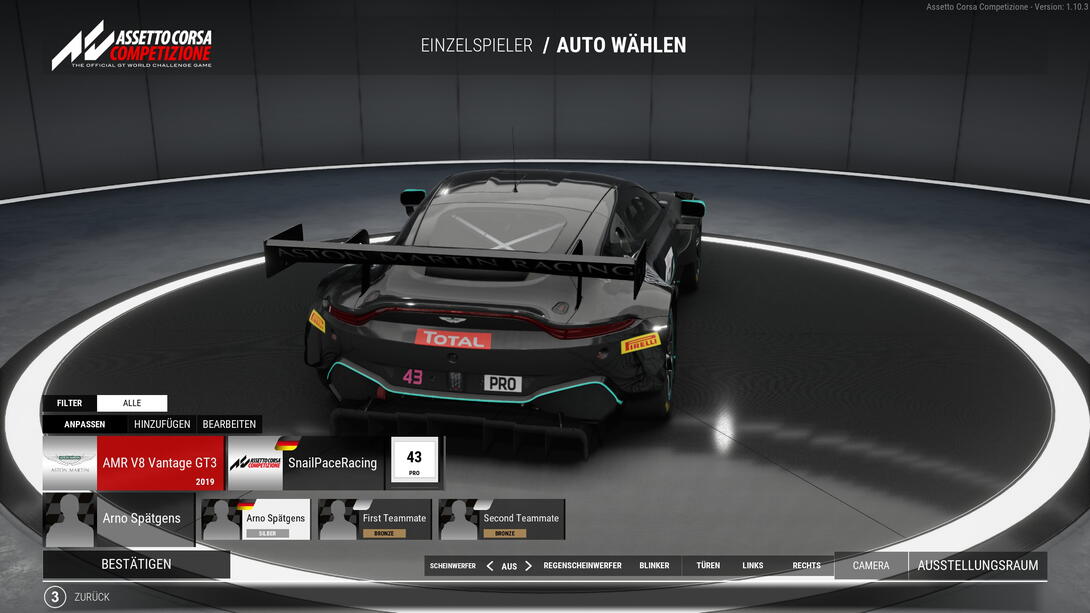This screenshot has width=1090, height=613.
Task: Switch to the Camera mode
Action: pos(870,565)
